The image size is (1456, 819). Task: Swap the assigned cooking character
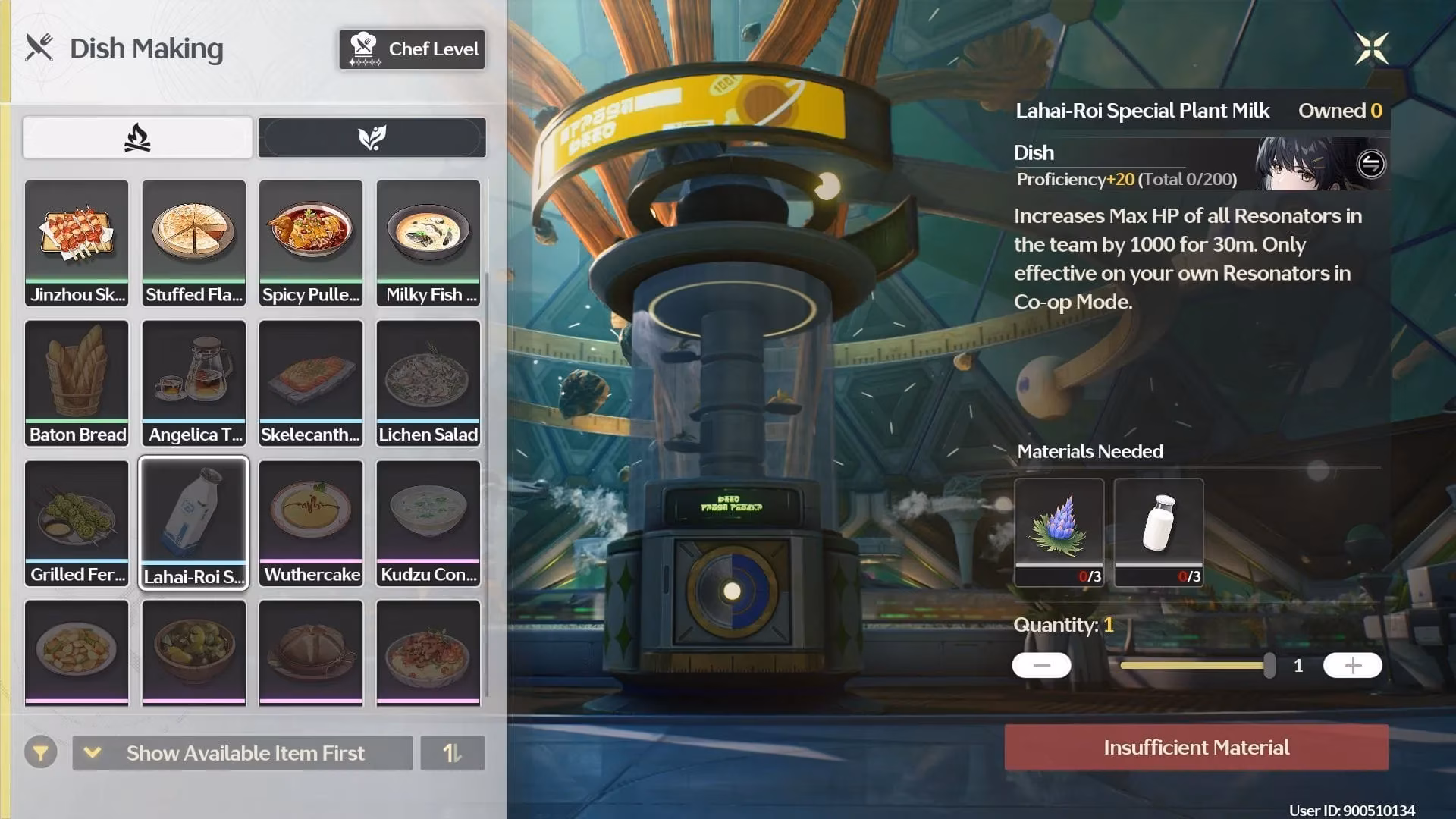click(1370, 164)
